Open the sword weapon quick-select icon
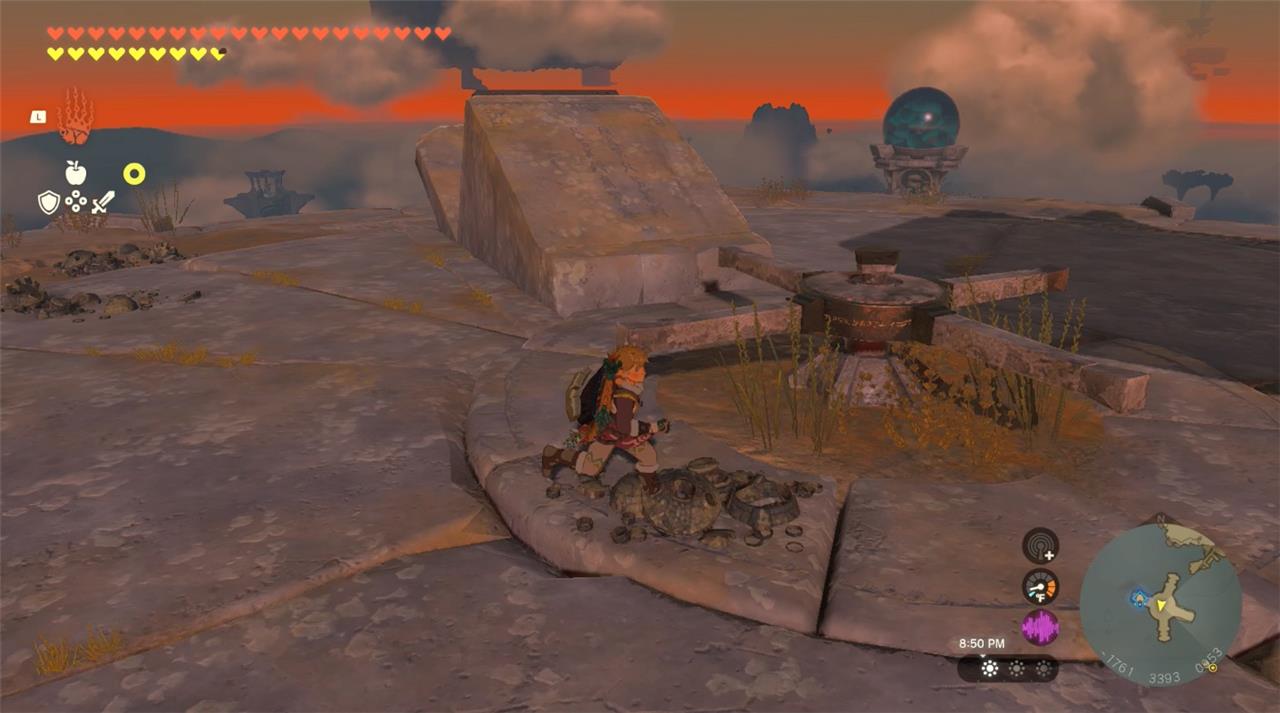The height and width of the screenshot is (713, 1280). coord(103,203)
